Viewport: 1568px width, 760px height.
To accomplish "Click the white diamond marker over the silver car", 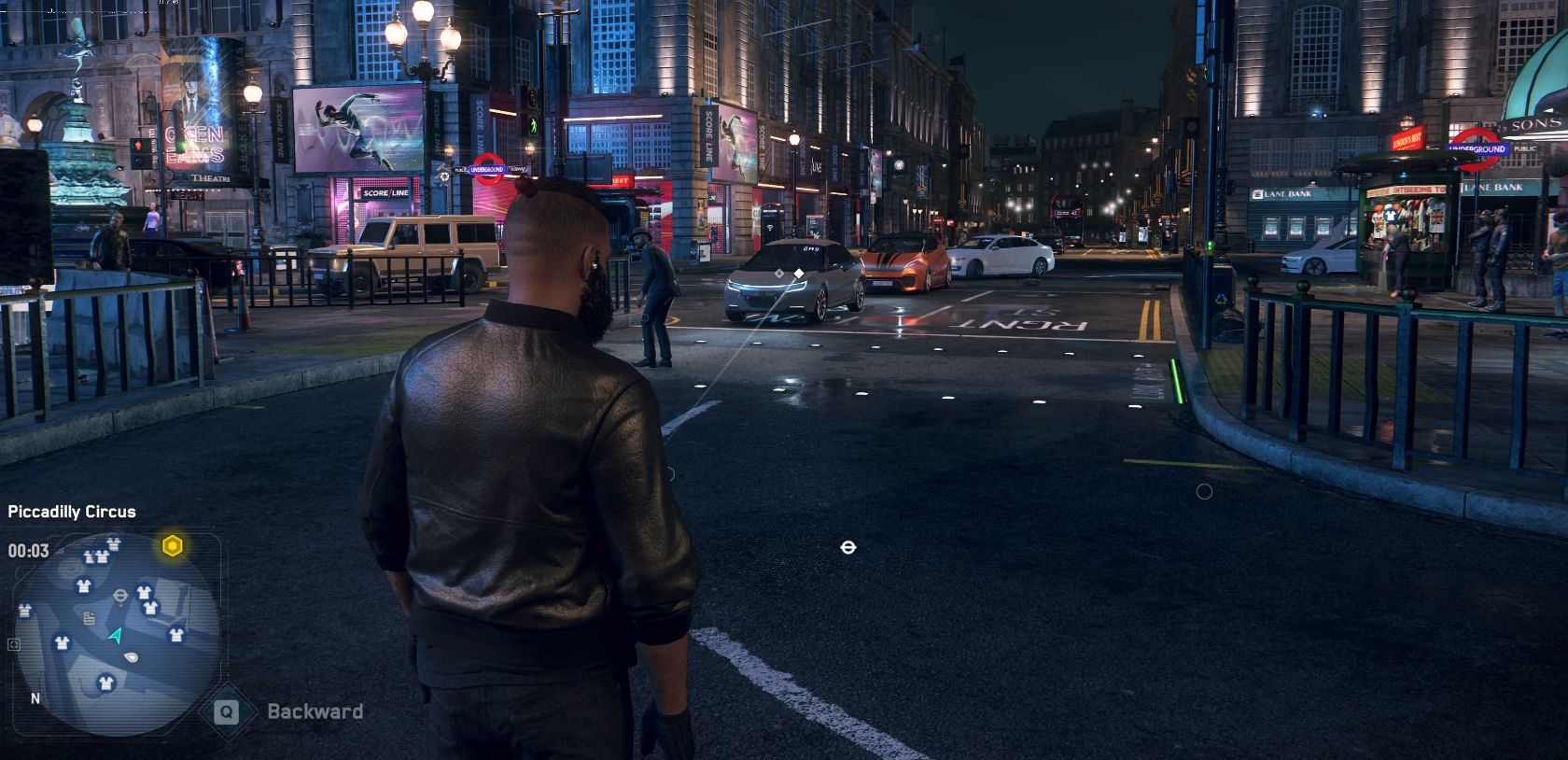I will point(799,274).
